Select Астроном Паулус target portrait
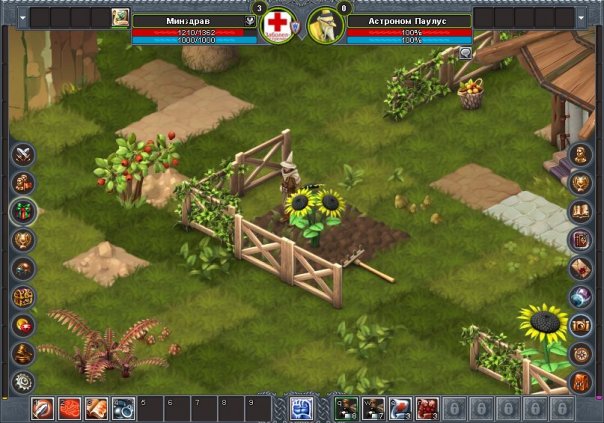Image resolution: width=604 pixels, height=423 pixels. click(x=325, y=24)
